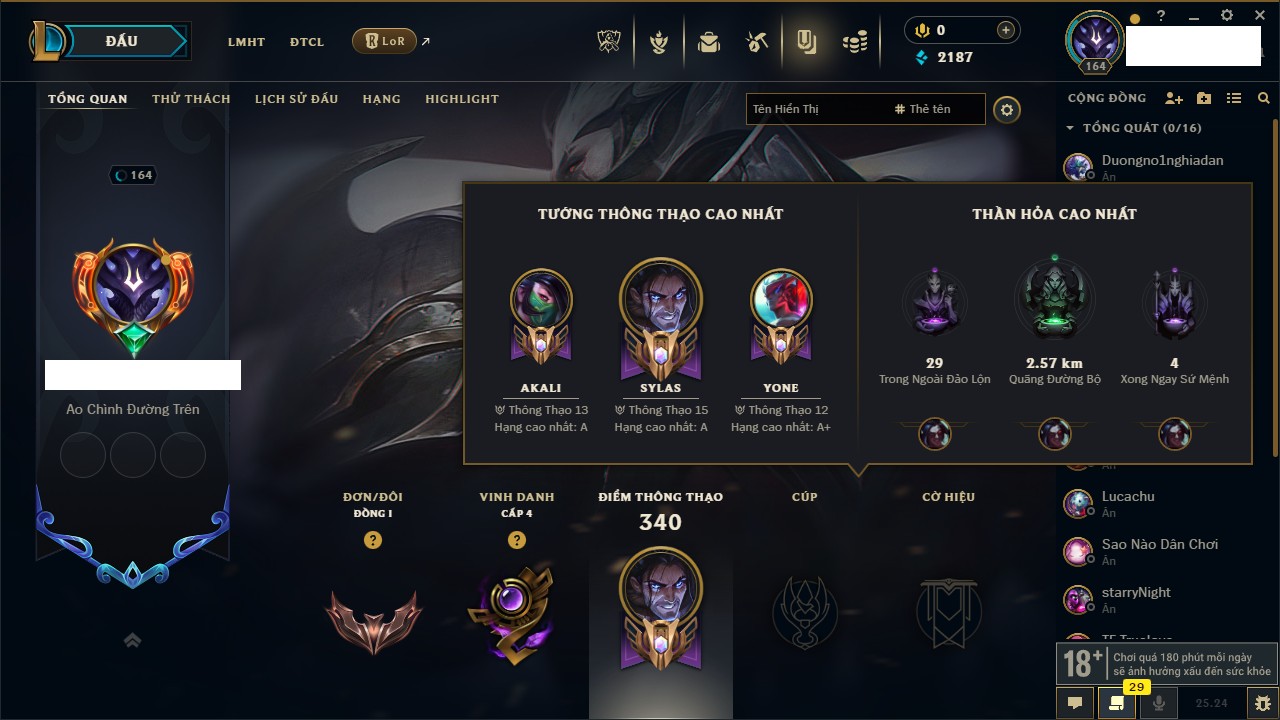The height and width of the screenshot is (720, 1280).
Task: Show the HẠNG tab
Action: 381,99
